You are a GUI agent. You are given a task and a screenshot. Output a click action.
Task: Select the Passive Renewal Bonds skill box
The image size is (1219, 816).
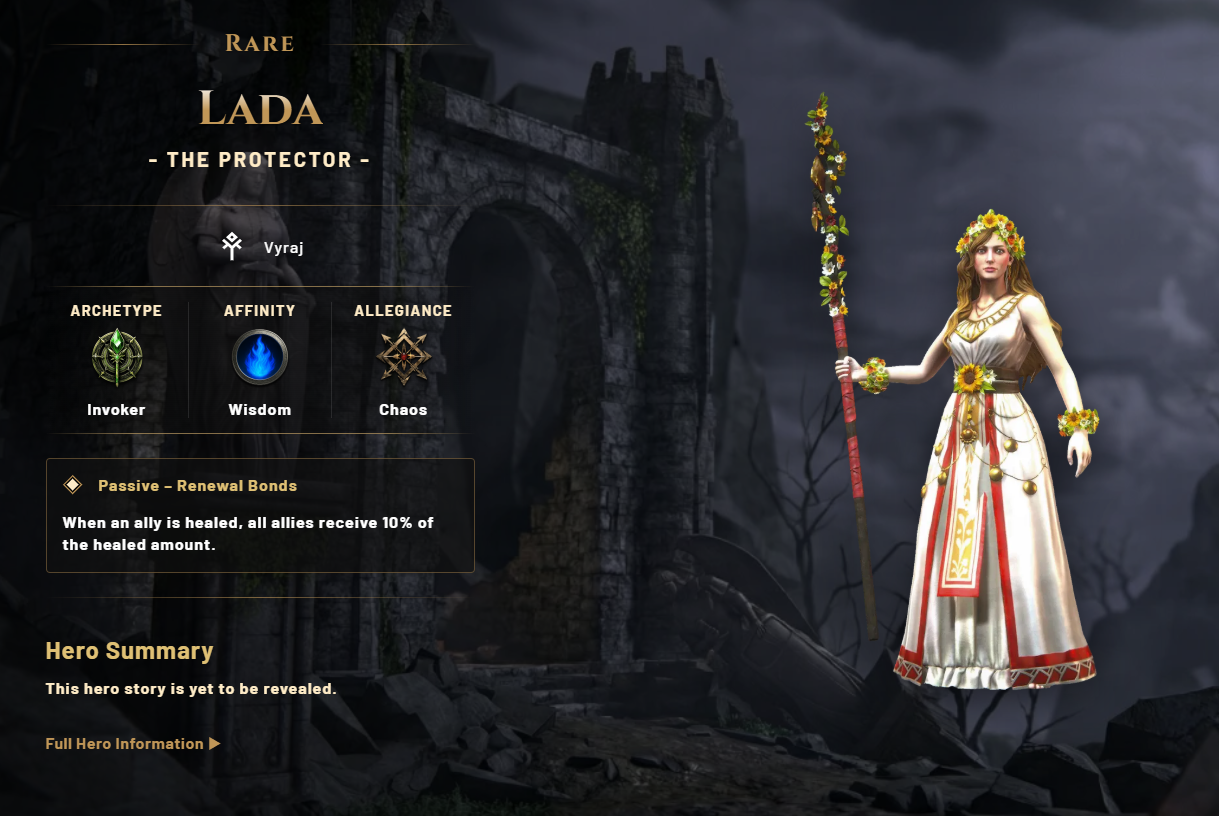[260, 515]
